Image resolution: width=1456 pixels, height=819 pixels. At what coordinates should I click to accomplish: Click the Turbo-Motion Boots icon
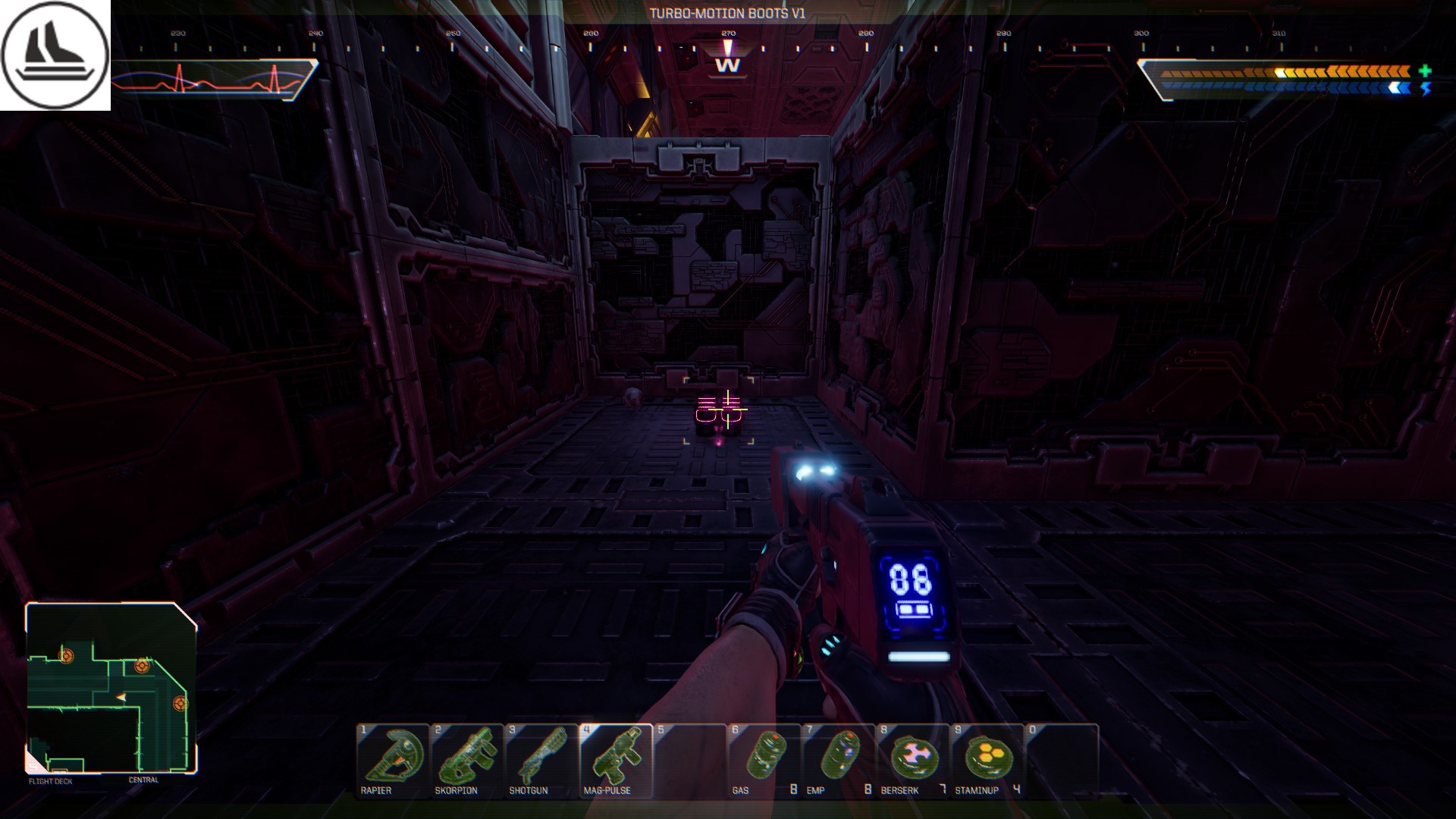(55, 55)
